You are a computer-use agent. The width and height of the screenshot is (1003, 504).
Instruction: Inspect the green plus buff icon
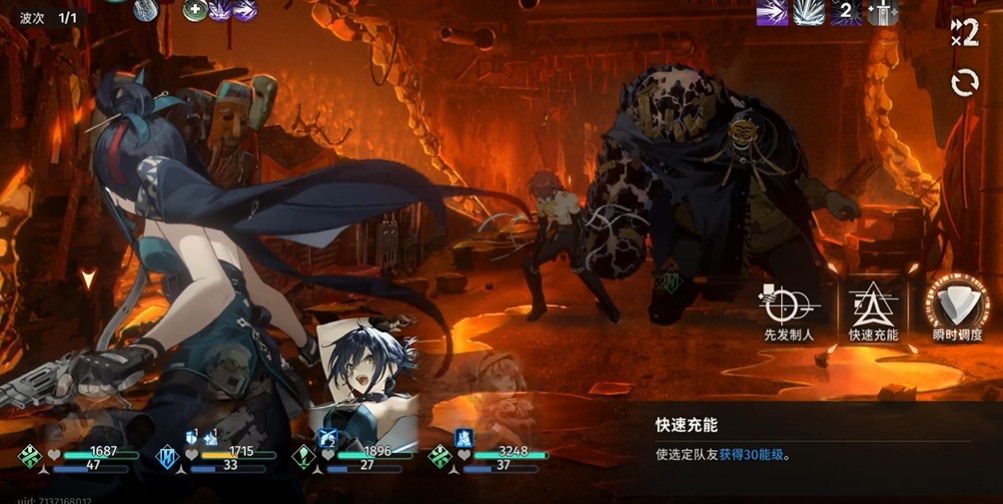[x=194, y=10]
